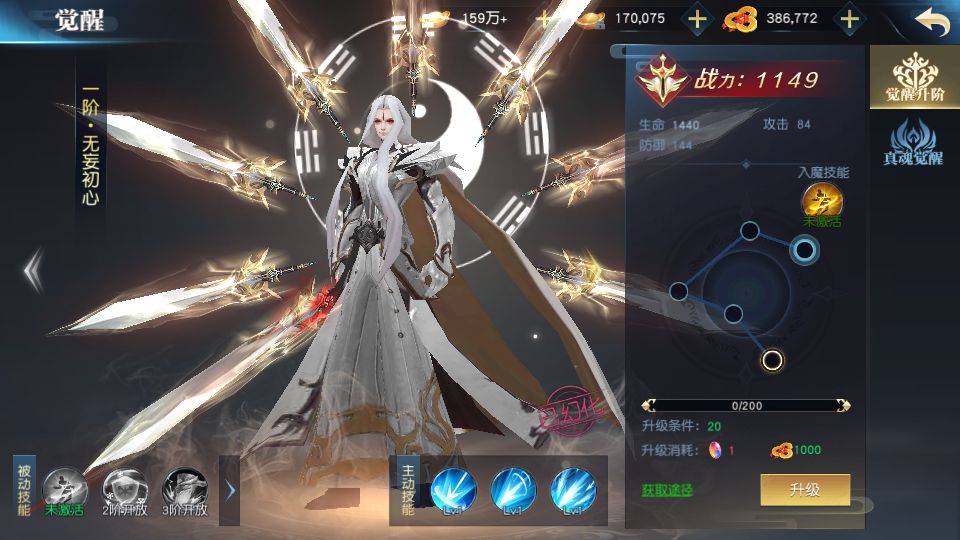Select the 3阶开放 passive skill

[184, 488]
